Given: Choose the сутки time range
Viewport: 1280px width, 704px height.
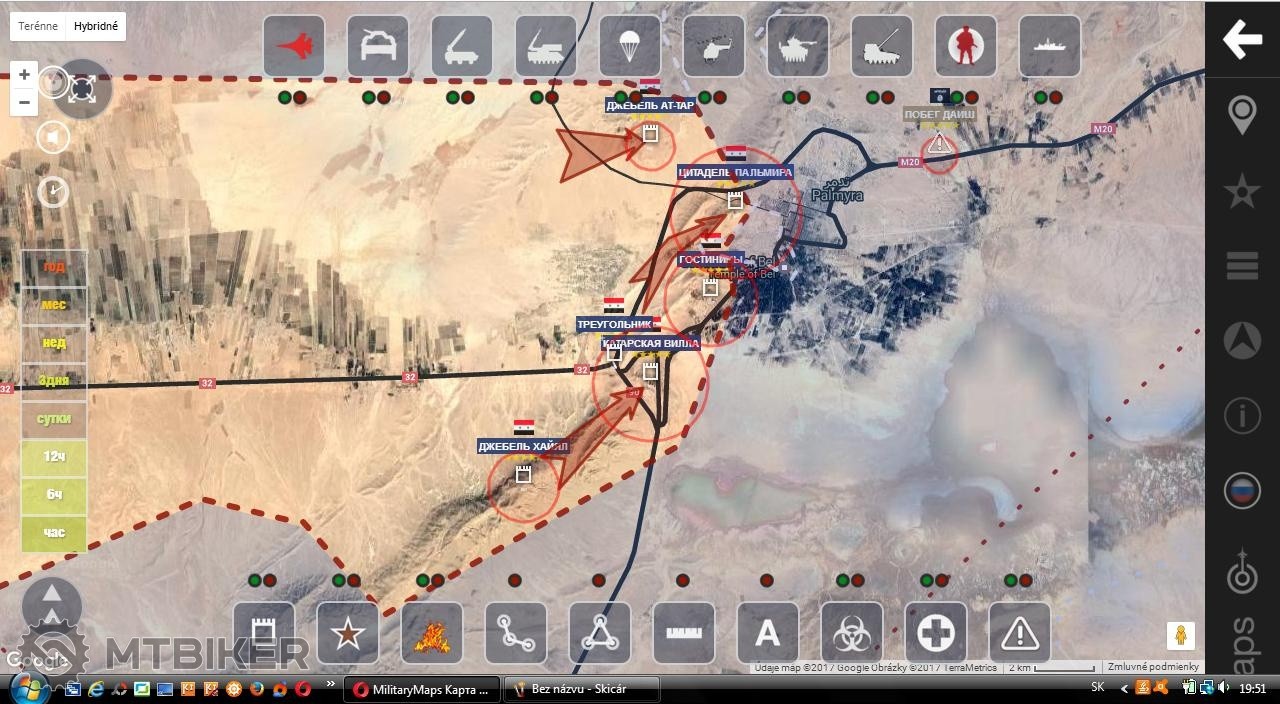Looking at the screenshot, I should pos(54,419).
